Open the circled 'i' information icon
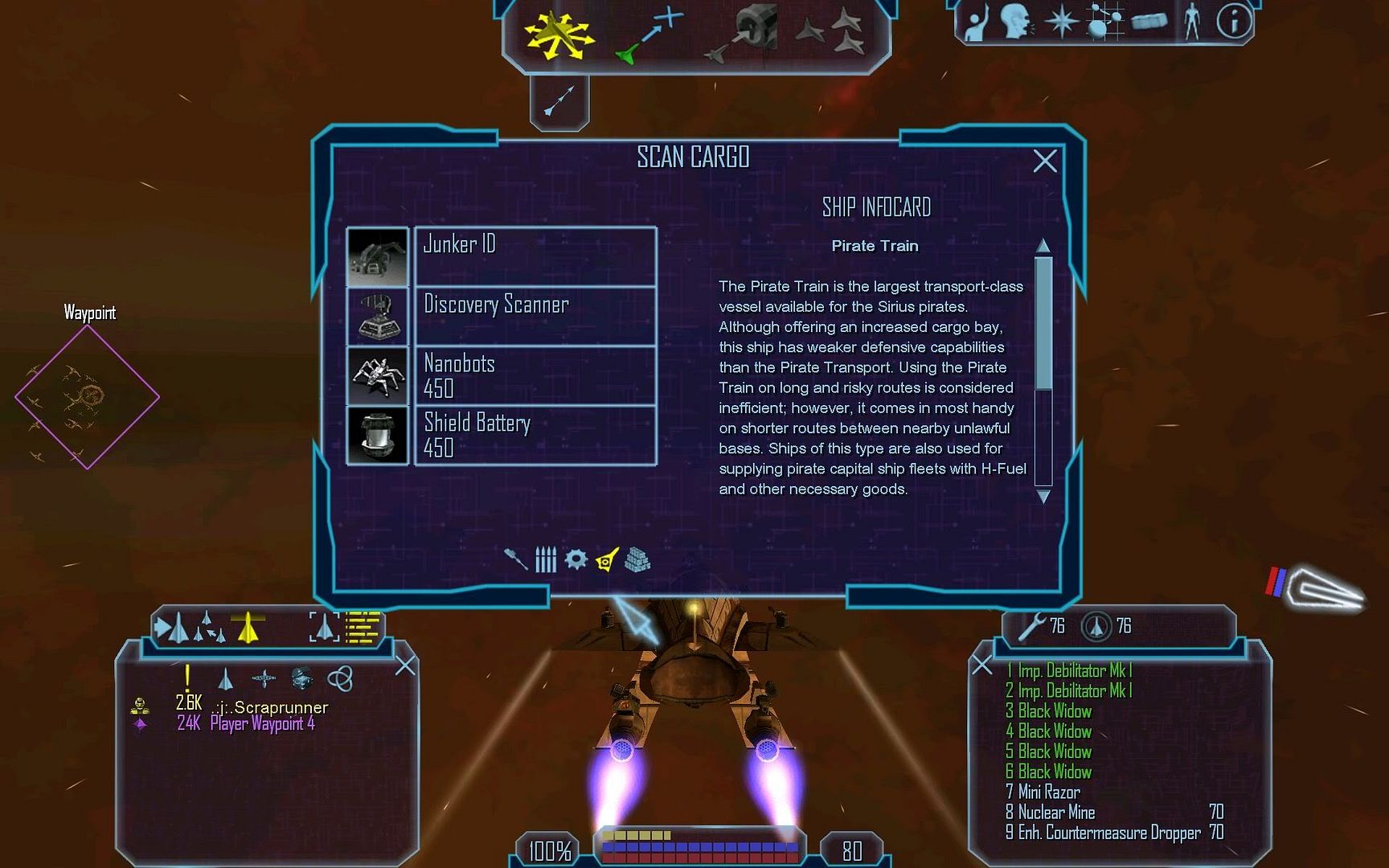 [x=1233, y=22]
